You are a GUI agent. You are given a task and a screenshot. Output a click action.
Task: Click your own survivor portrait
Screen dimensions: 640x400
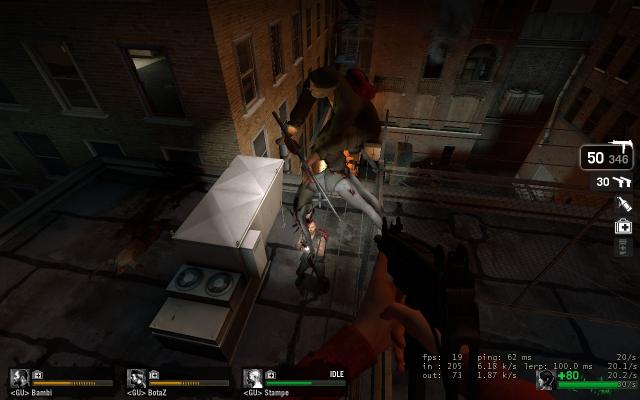coord(546,379)
